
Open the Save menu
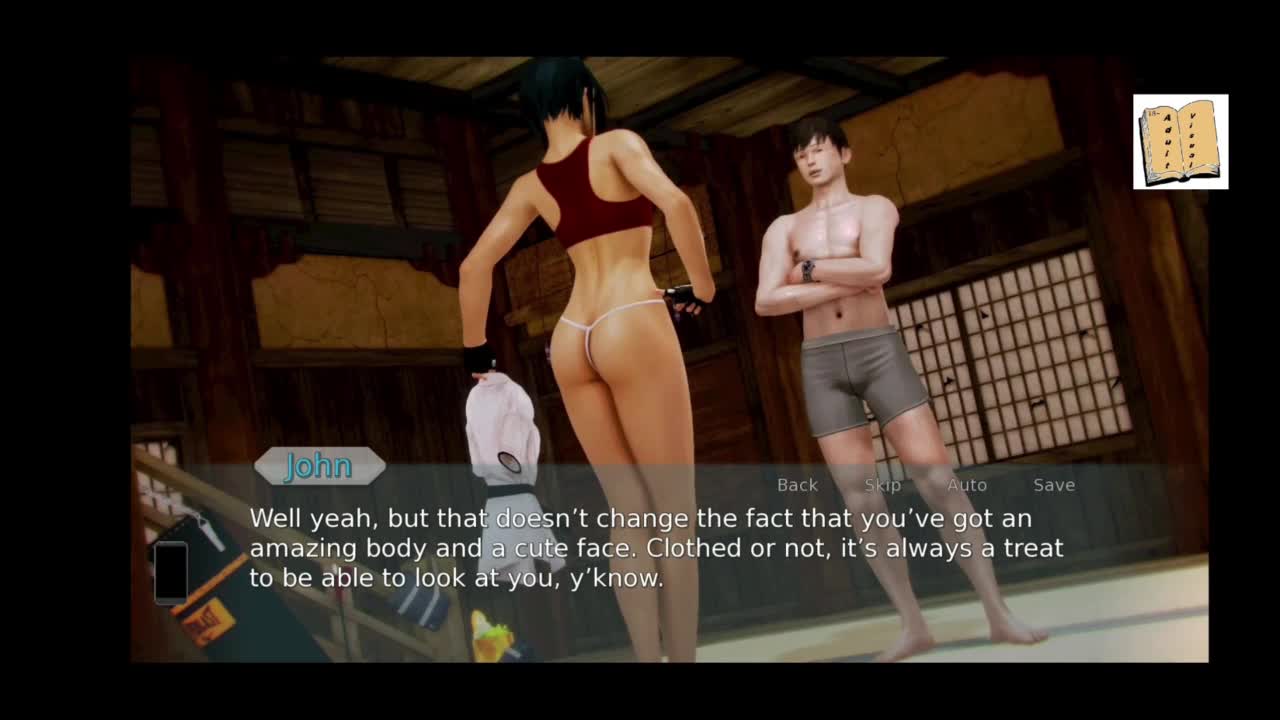[x=1054, y=485]
